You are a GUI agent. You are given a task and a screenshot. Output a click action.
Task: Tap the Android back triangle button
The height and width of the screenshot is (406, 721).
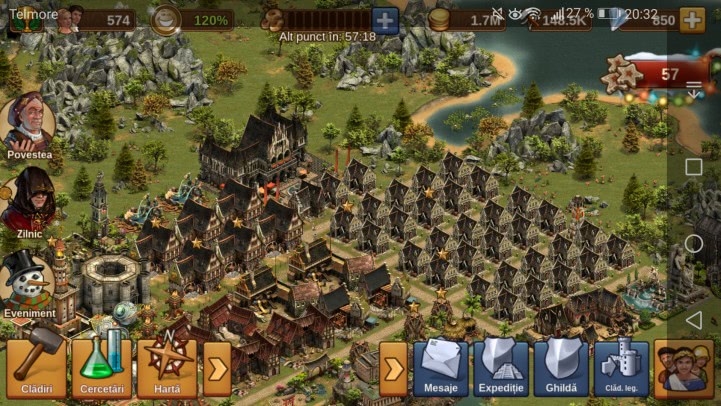[x=693, y=319]
